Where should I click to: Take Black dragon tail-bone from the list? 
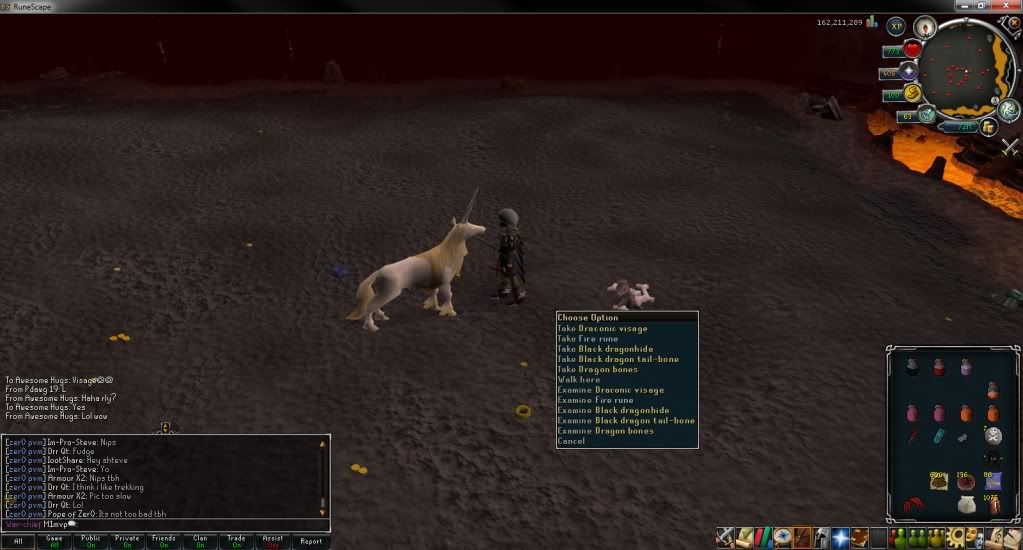pos(617,360)
